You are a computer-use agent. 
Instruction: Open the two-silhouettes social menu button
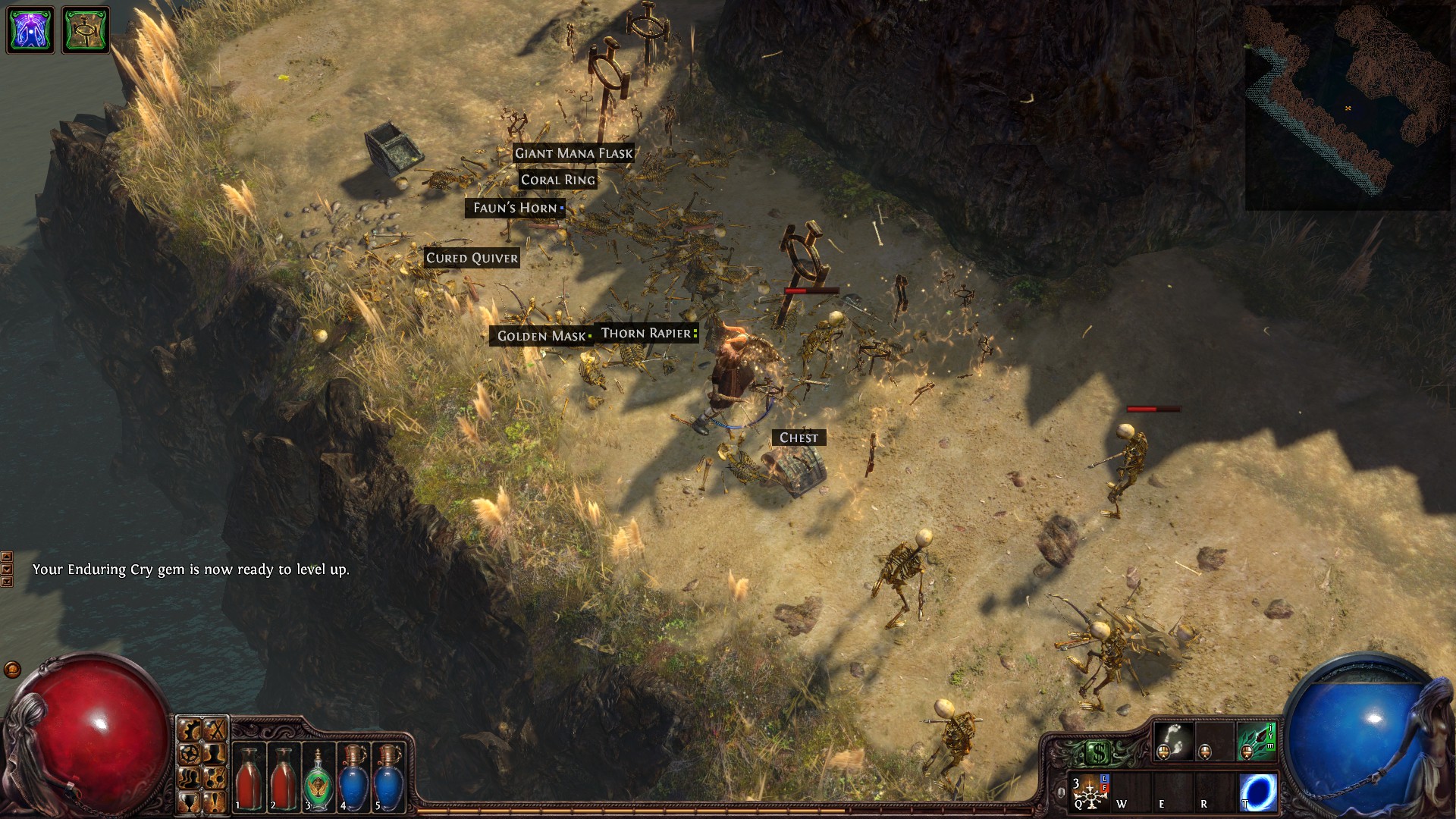click(189, 777)
